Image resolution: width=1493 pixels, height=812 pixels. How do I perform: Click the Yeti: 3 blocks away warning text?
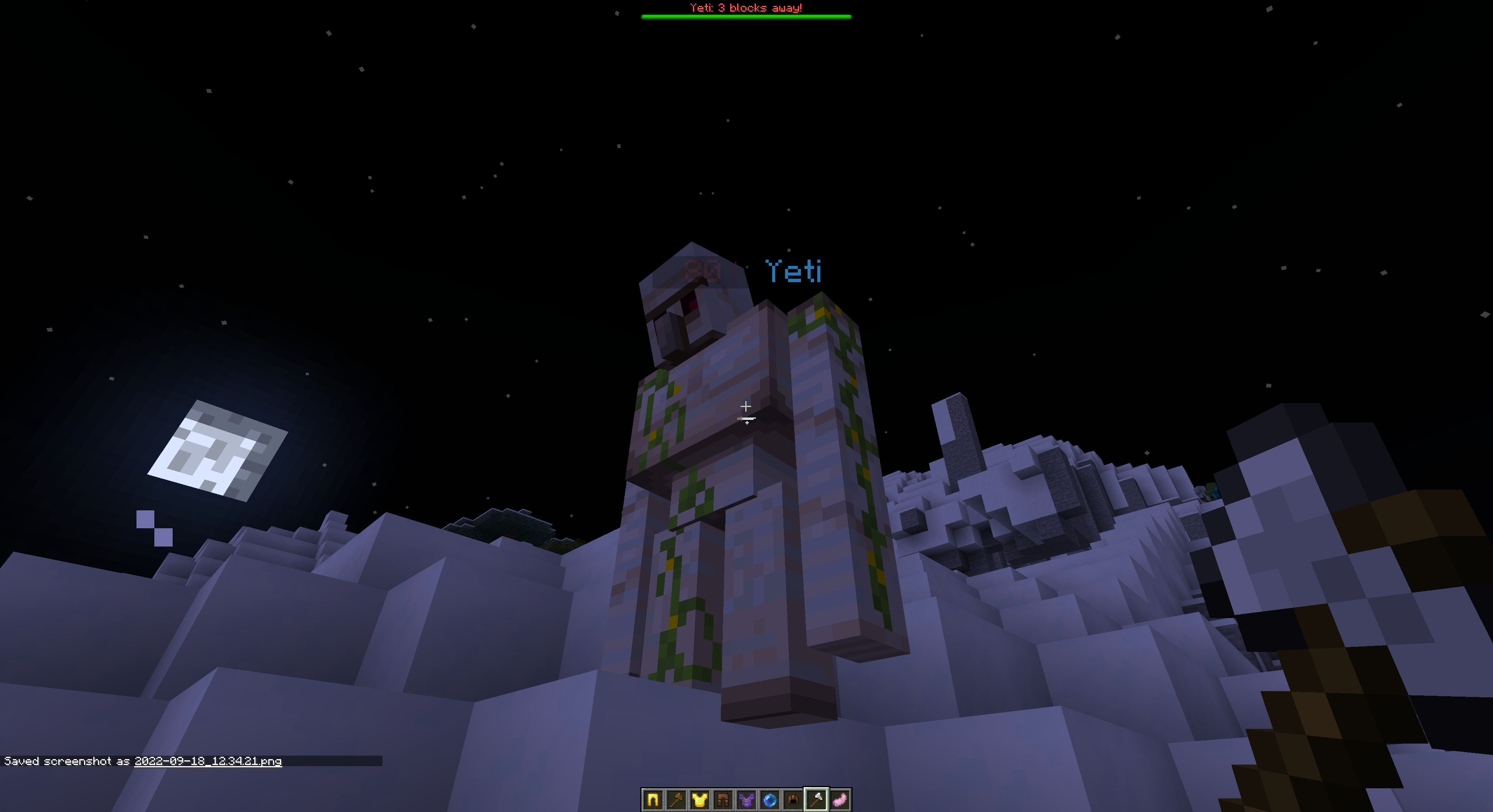tap(746, 7)
